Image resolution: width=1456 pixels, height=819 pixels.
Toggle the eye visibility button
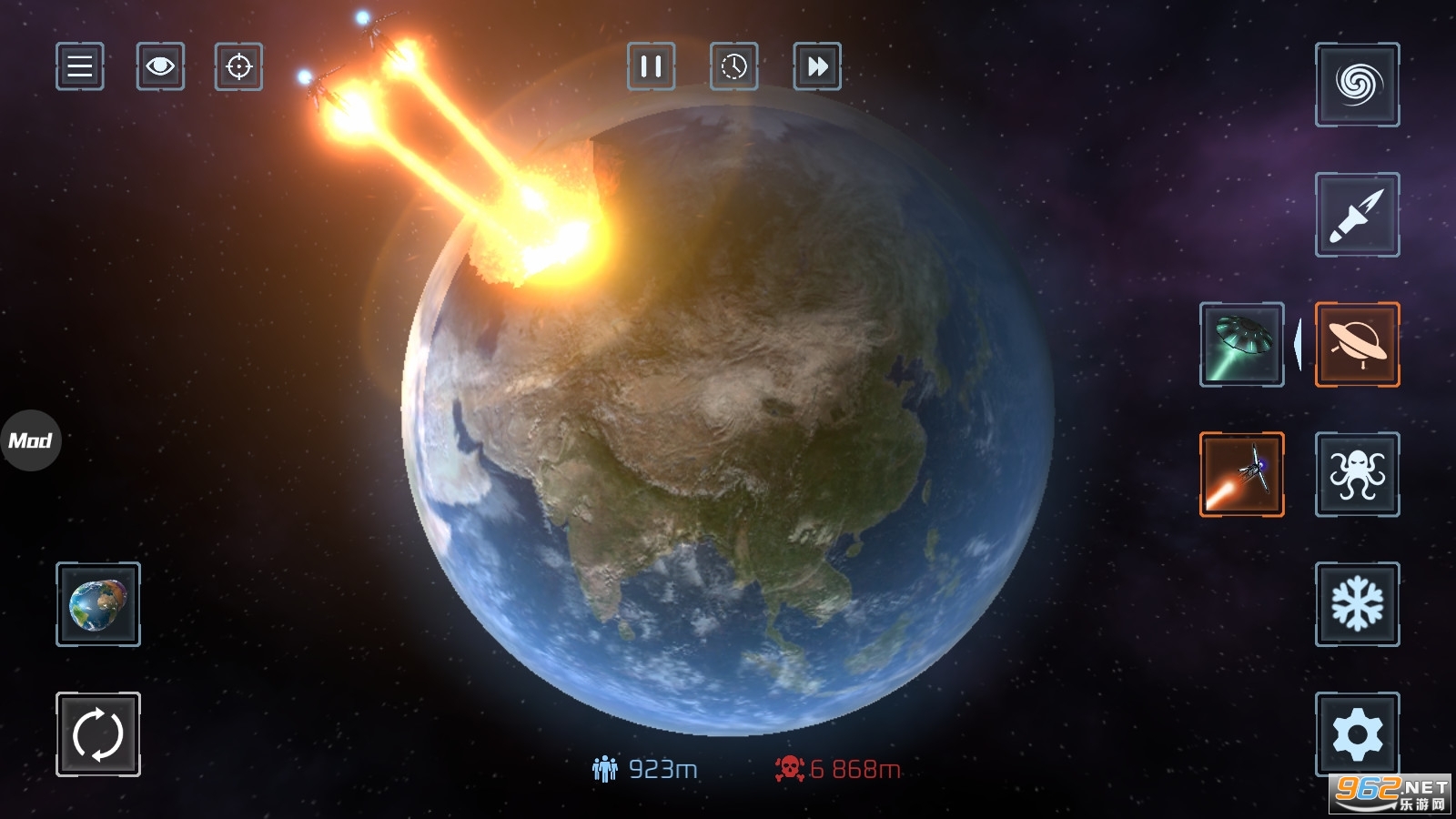(160, 66)
